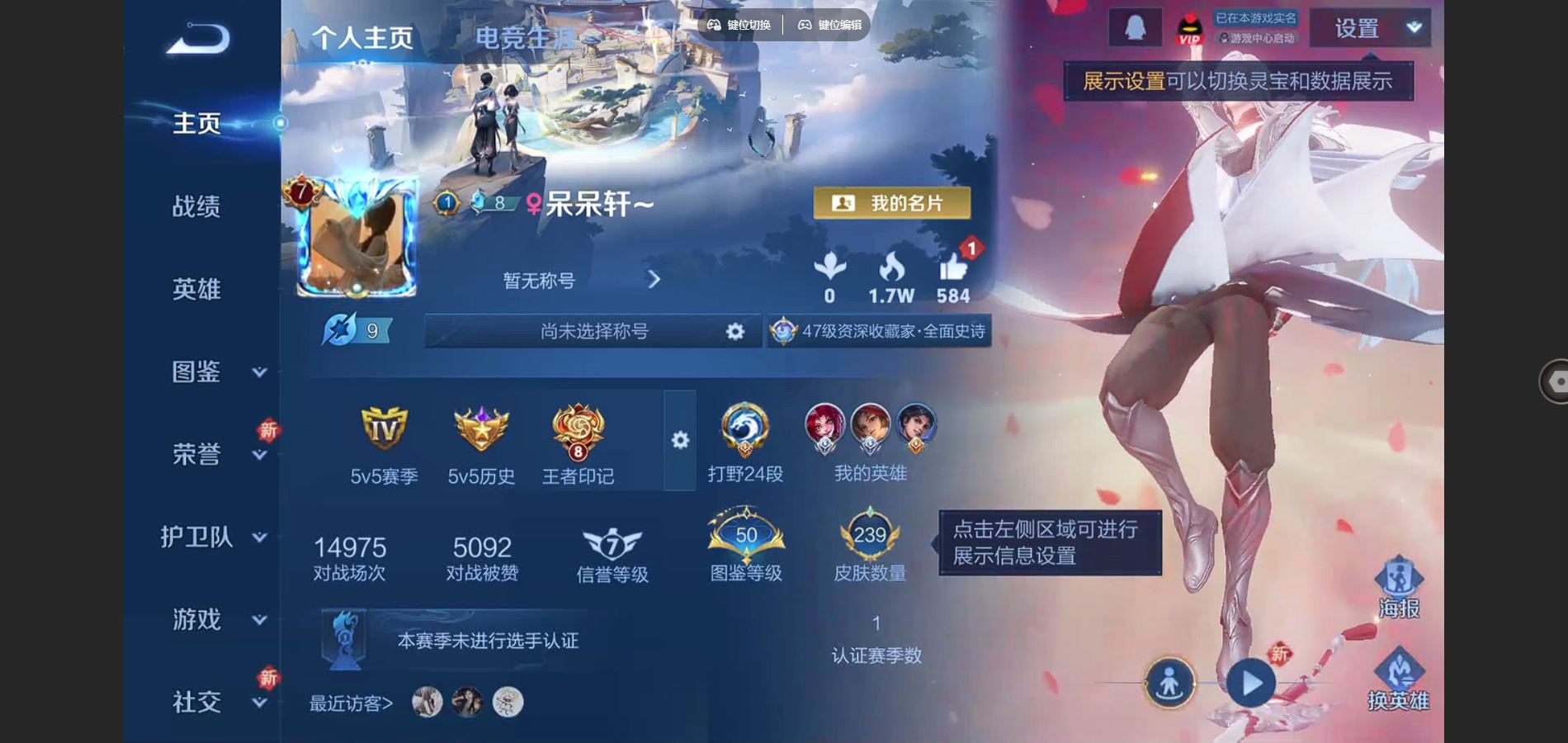1568x743 pixels.
Task: Check the 皮肤数量 239 skin count badge
Action: tap(868, 537)
